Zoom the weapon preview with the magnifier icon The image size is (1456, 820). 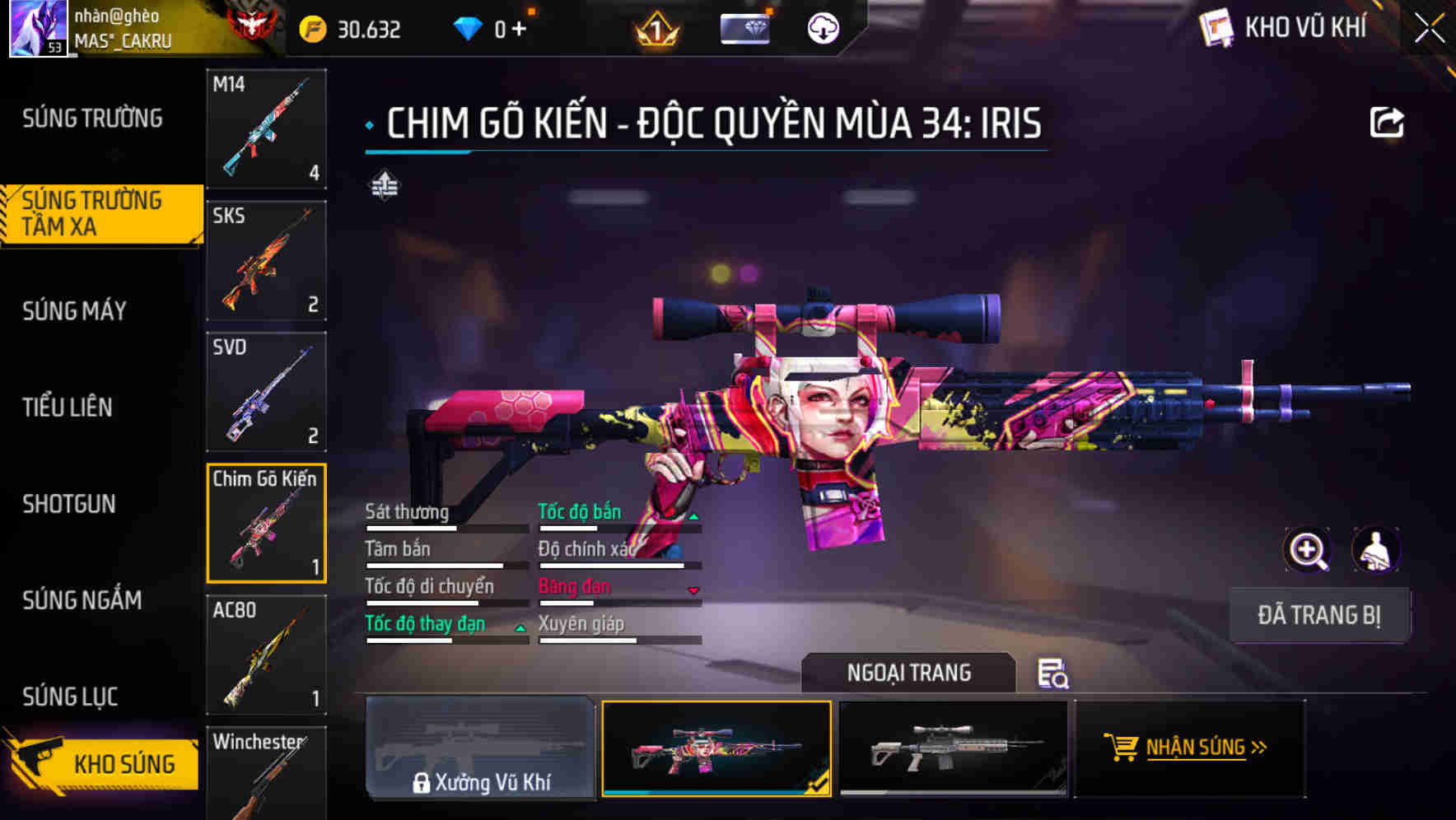pyautogui.click(x=1308, y=550)
